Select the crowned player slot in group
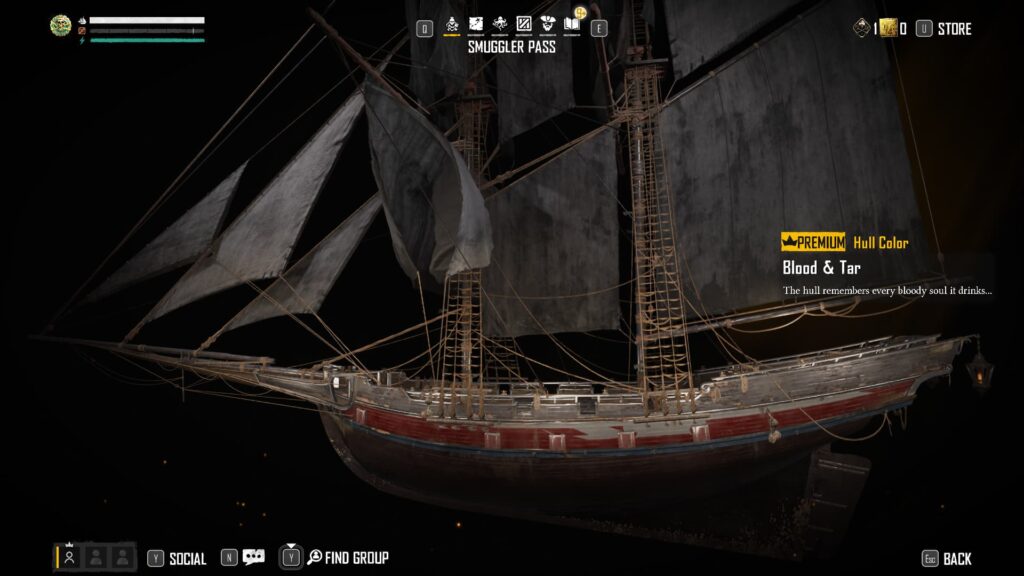The width and height of the screenshot is (1024, 576). [70, 558]
